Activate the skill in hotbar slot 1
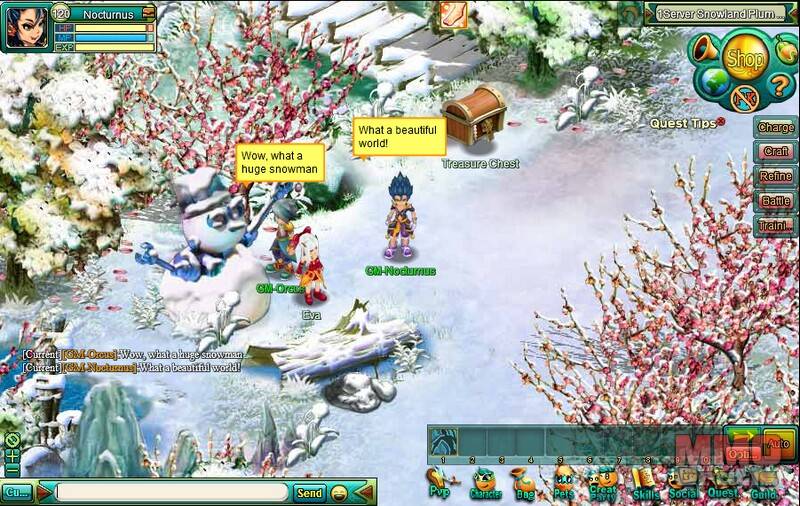The width and height of the screenshot is (800, 506). point(443,441)
